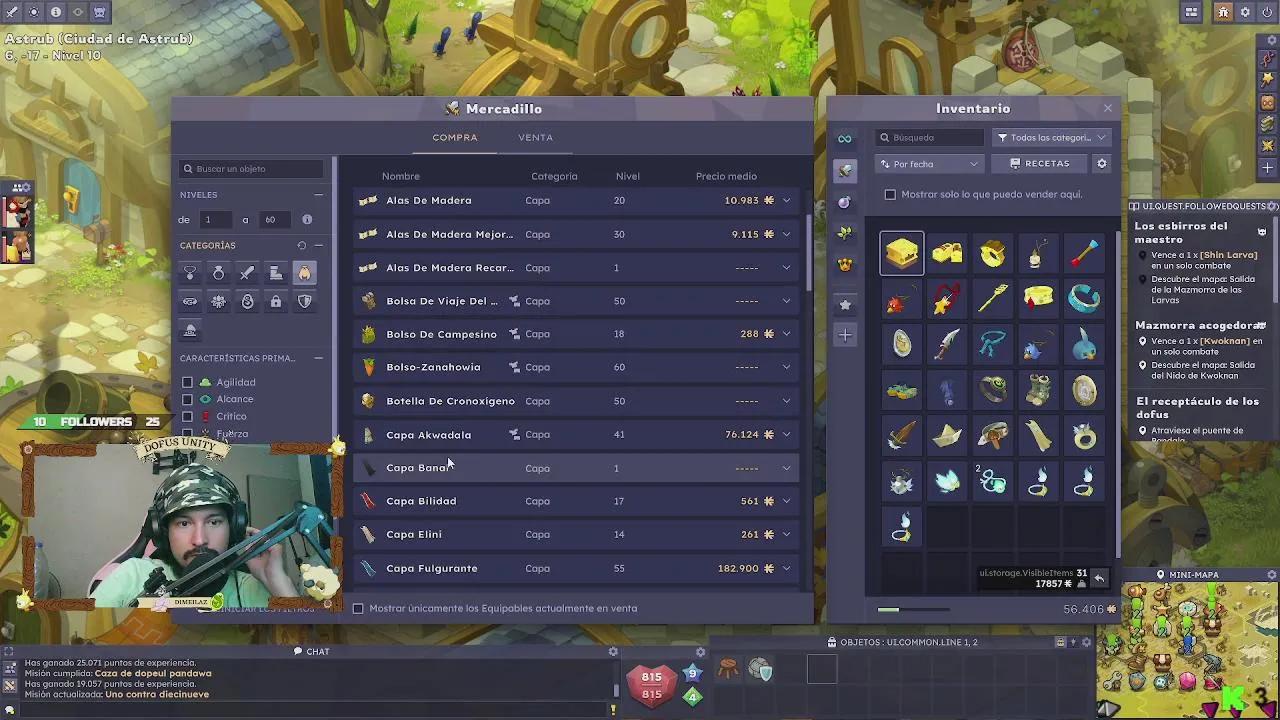Open the RECETAS recipe view in inventory
The height and width of the screenshot is (720, 1280).
point(1043,163)
